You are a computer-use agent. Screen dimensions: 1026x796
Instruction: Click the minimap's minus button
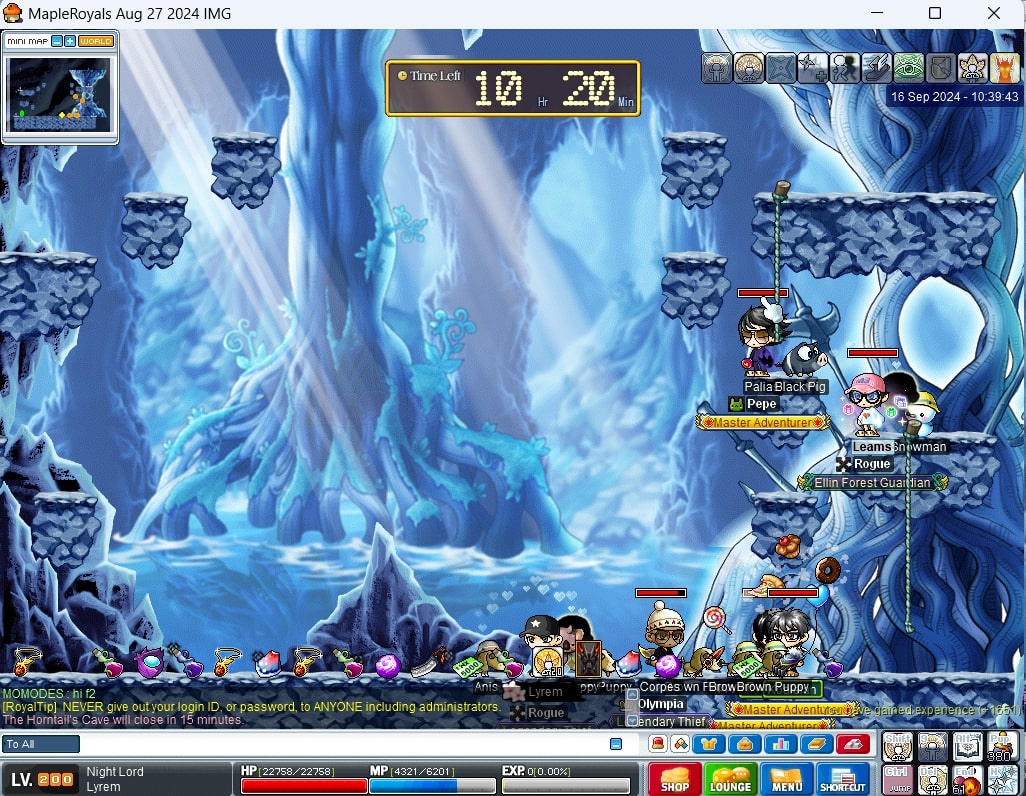[x=57, y=41]
